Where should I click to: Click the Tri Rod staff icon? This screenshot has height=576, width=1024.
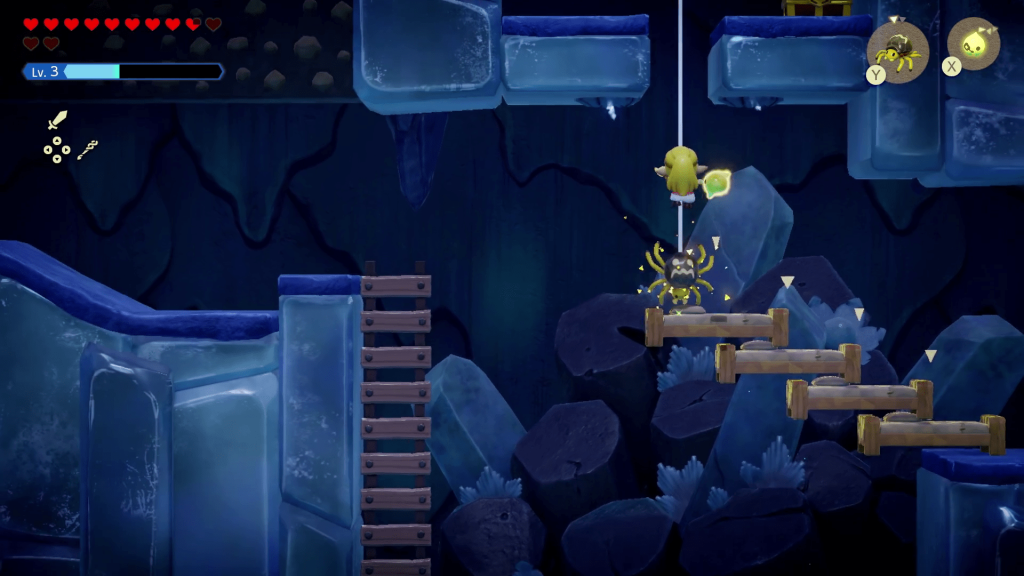(x=88, y=150)
